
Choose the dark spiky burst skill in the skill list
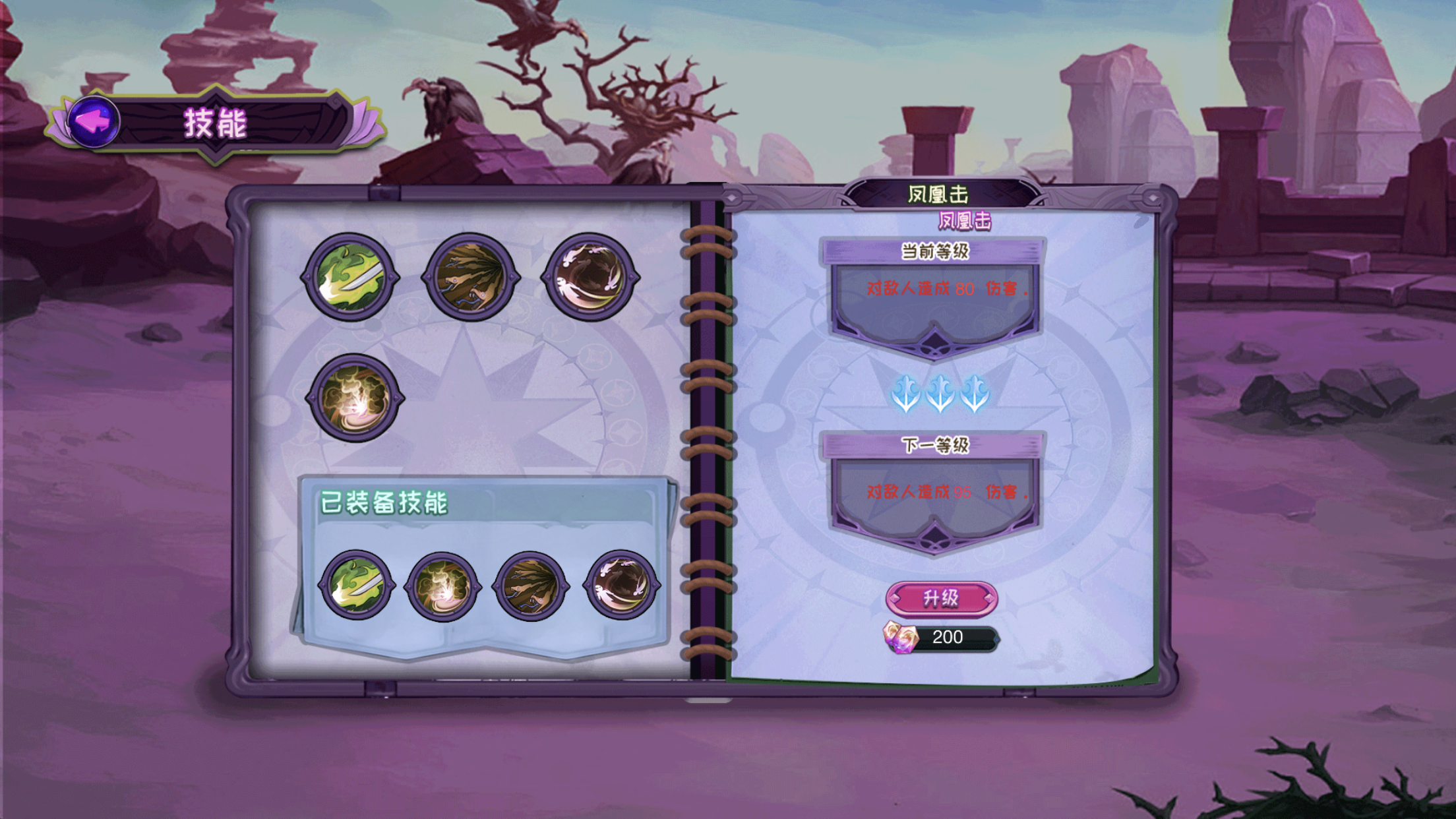pyautogui.click(x=470, y=278)
